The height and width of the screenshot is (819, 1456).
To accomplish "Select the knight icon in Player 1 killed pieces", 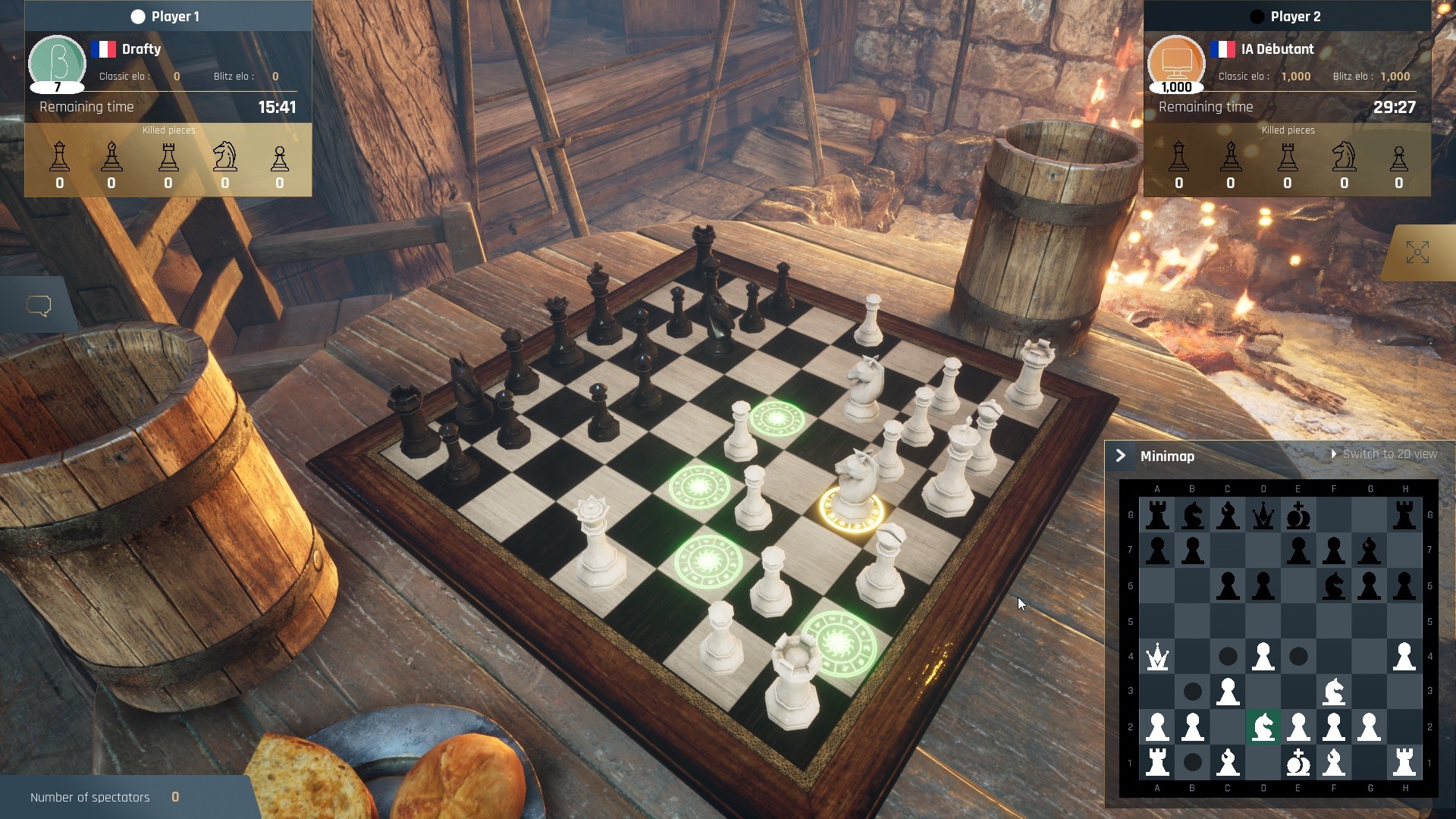I will click(224, 157).
